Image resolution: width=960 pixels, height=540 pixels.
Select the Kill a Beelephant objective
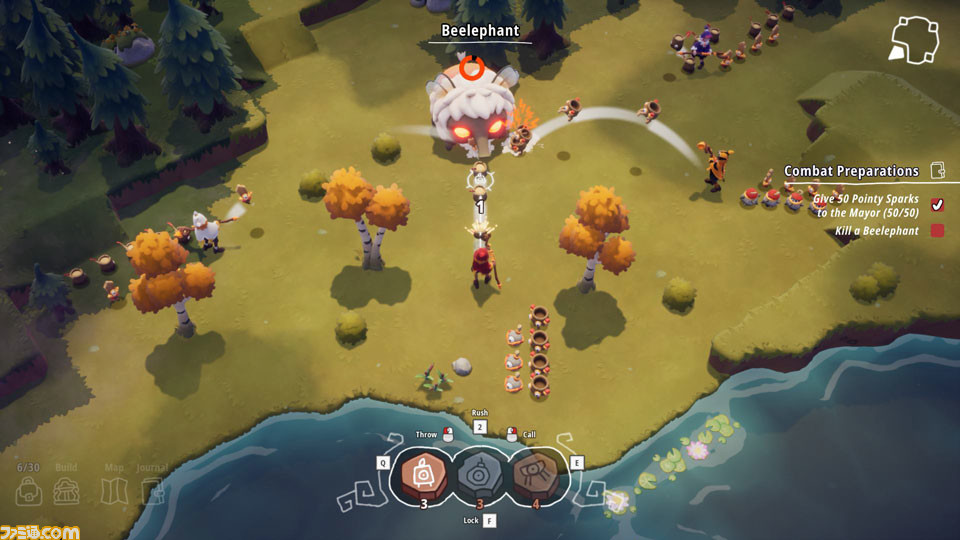877,231
